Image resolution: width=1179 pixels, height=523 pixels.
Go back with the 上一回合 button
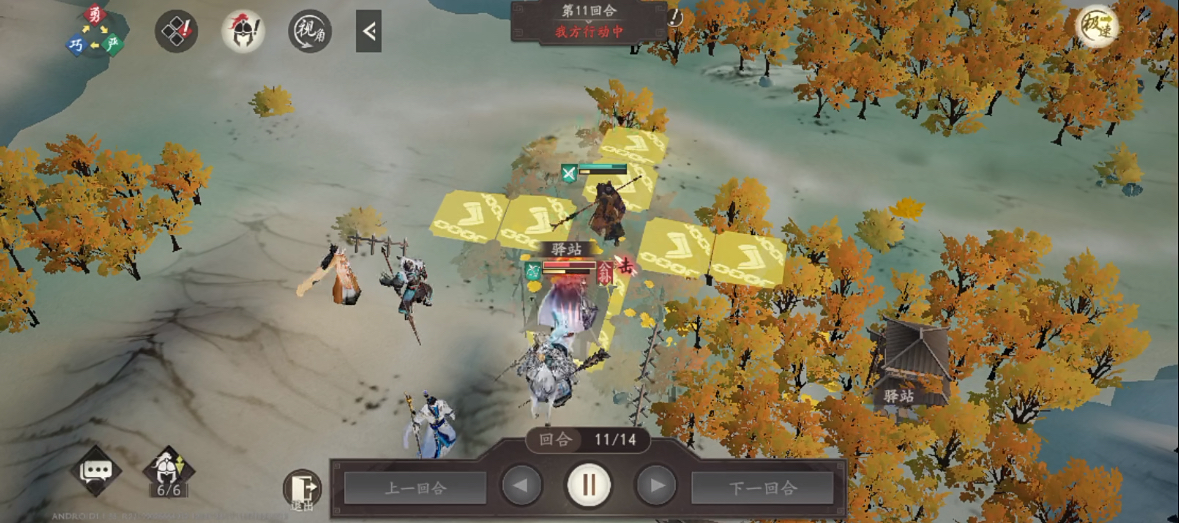coord(415,488)
